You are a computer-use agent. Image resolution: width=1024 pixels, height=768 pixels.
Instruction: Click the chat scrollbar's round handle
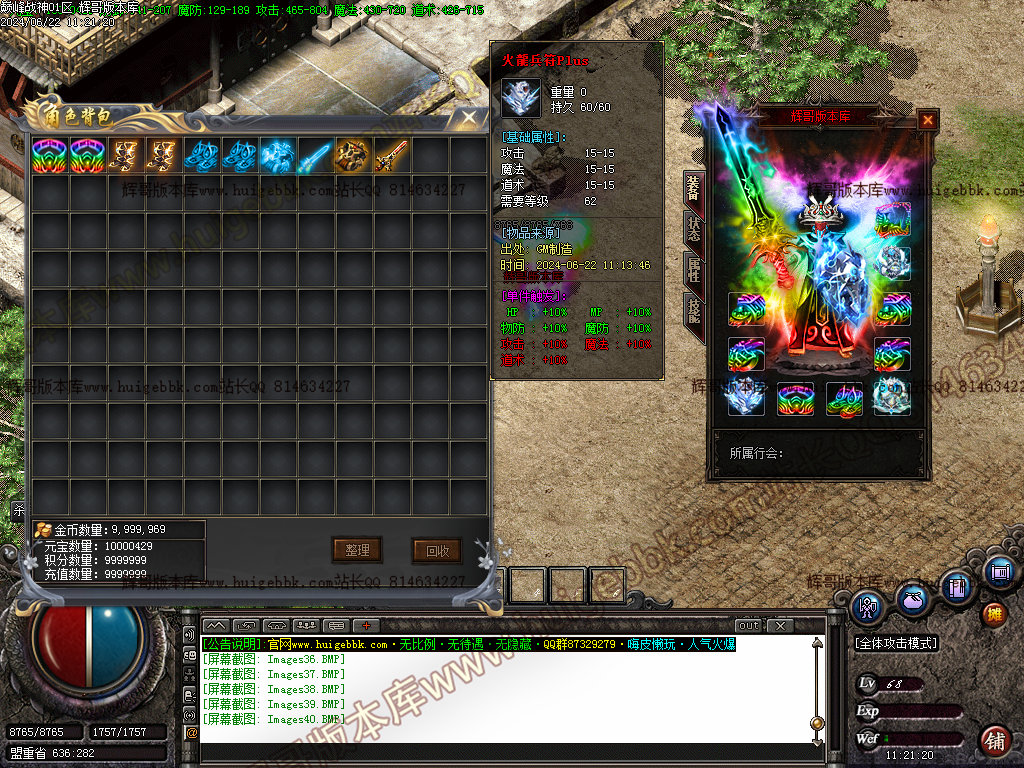(x=817, y=722)
